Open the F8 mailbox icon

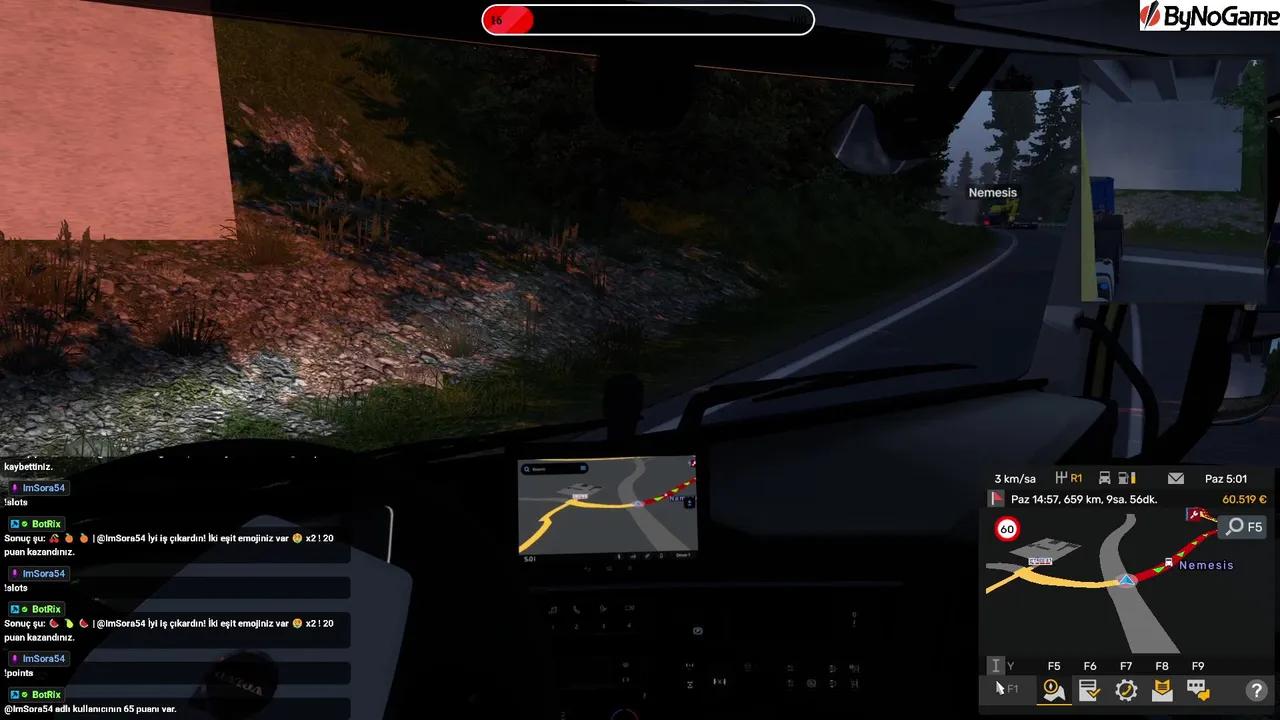click(x=1161, y=689)
